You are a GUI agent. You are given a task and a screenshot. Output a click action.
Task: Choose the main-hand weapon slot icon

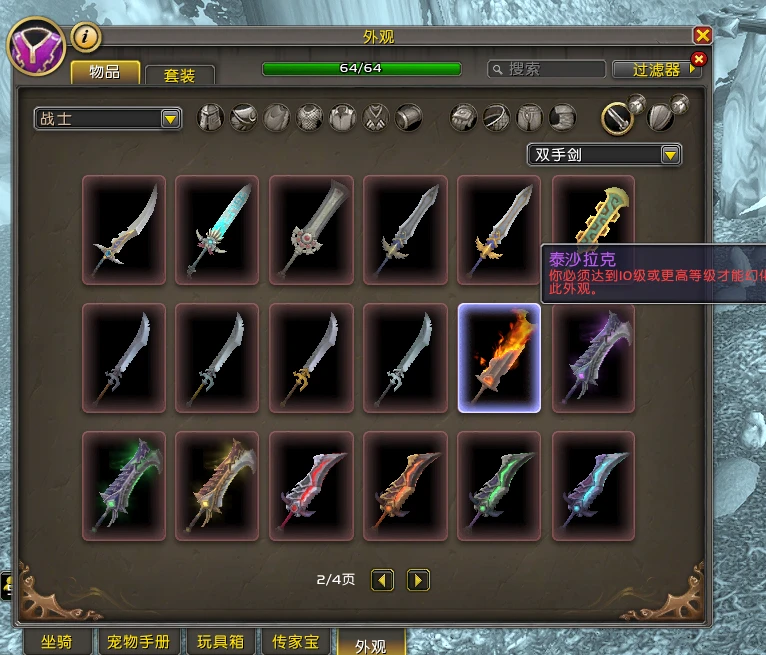click(x=617, y=119)
